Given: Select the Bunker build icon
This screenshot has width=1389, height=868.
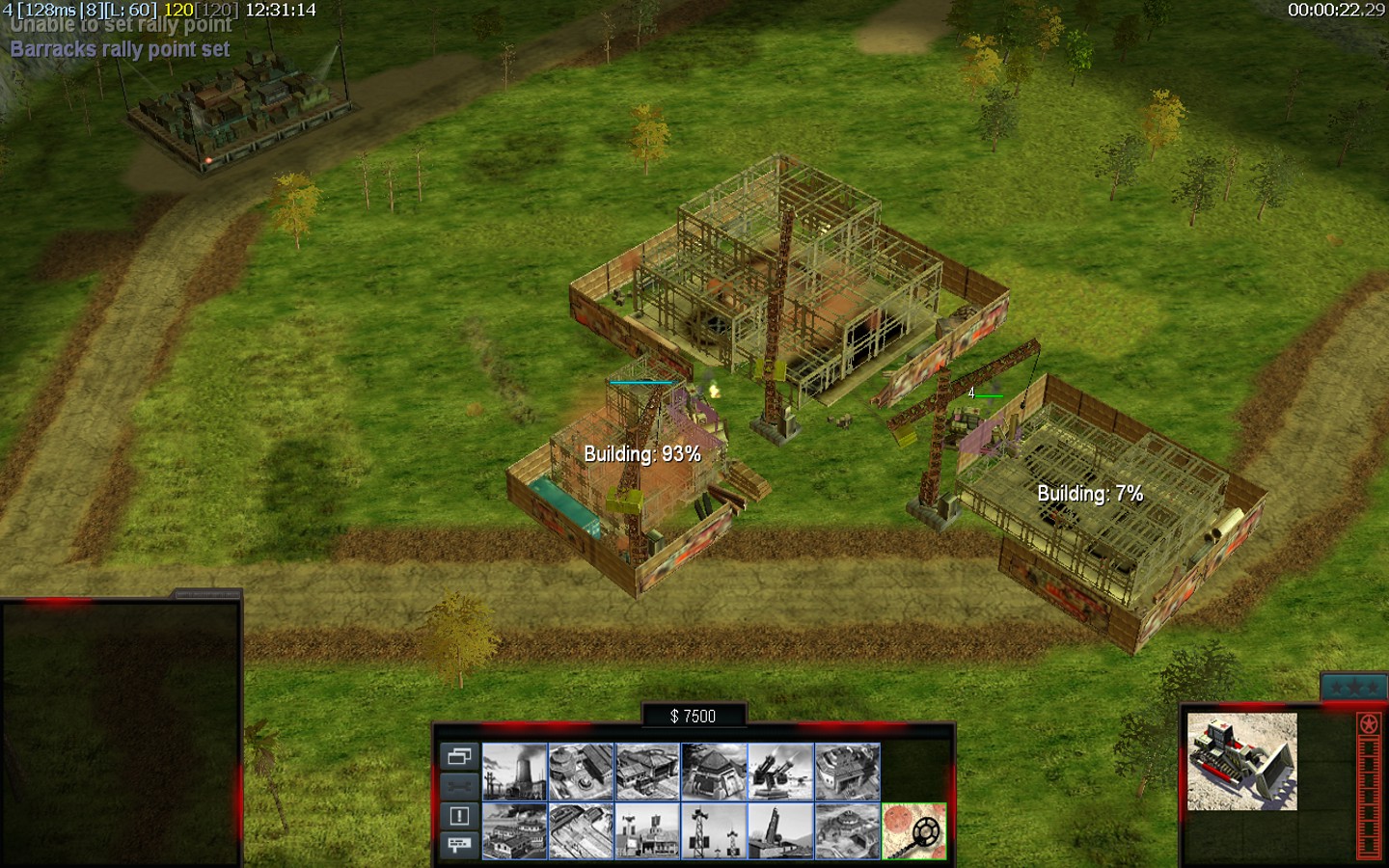Looking at the screenshot, I should [714, 772].
